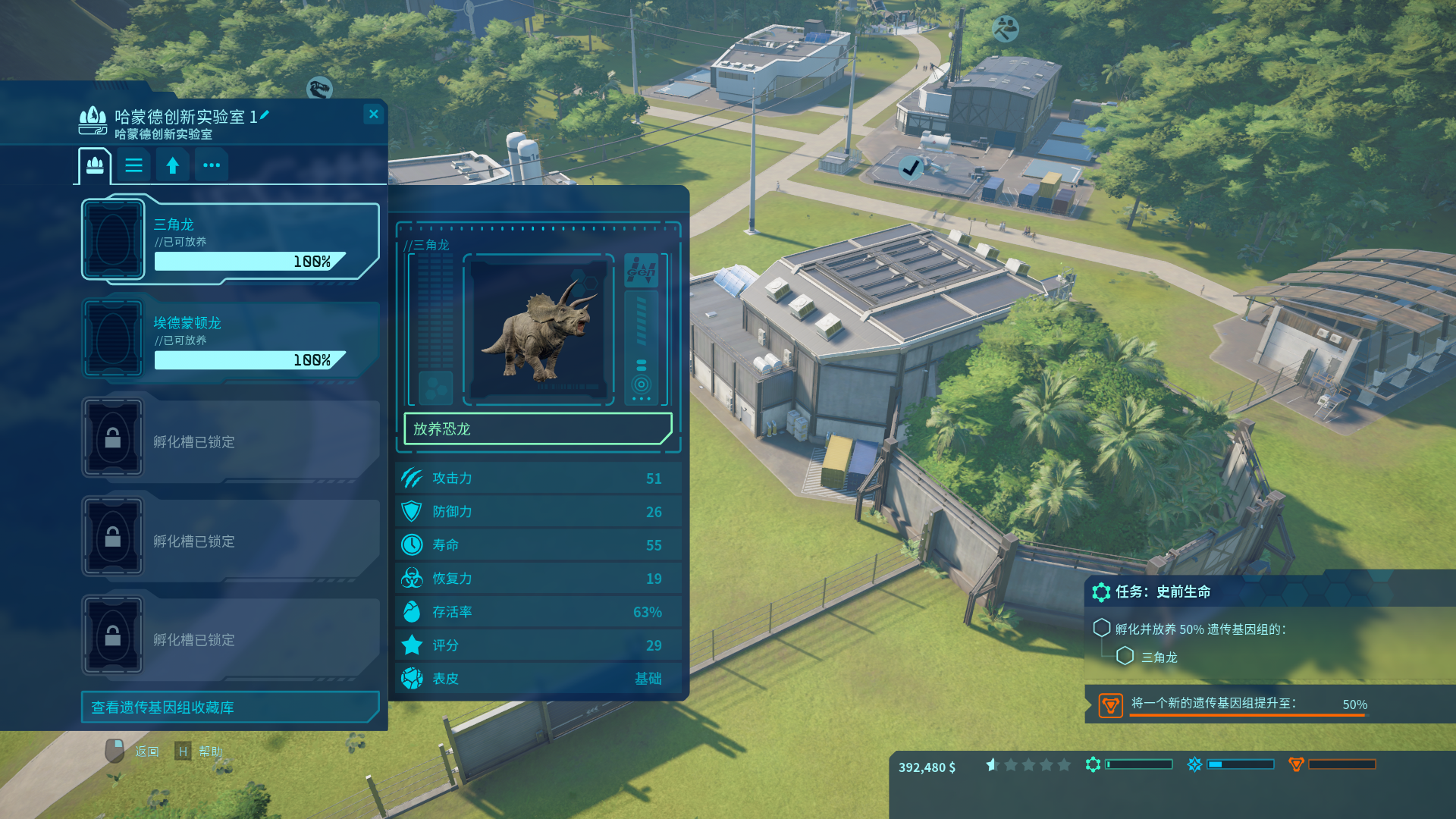Screen dimensions: 1456x819
Task: Open the list lines tab
Action: [134, 165]
